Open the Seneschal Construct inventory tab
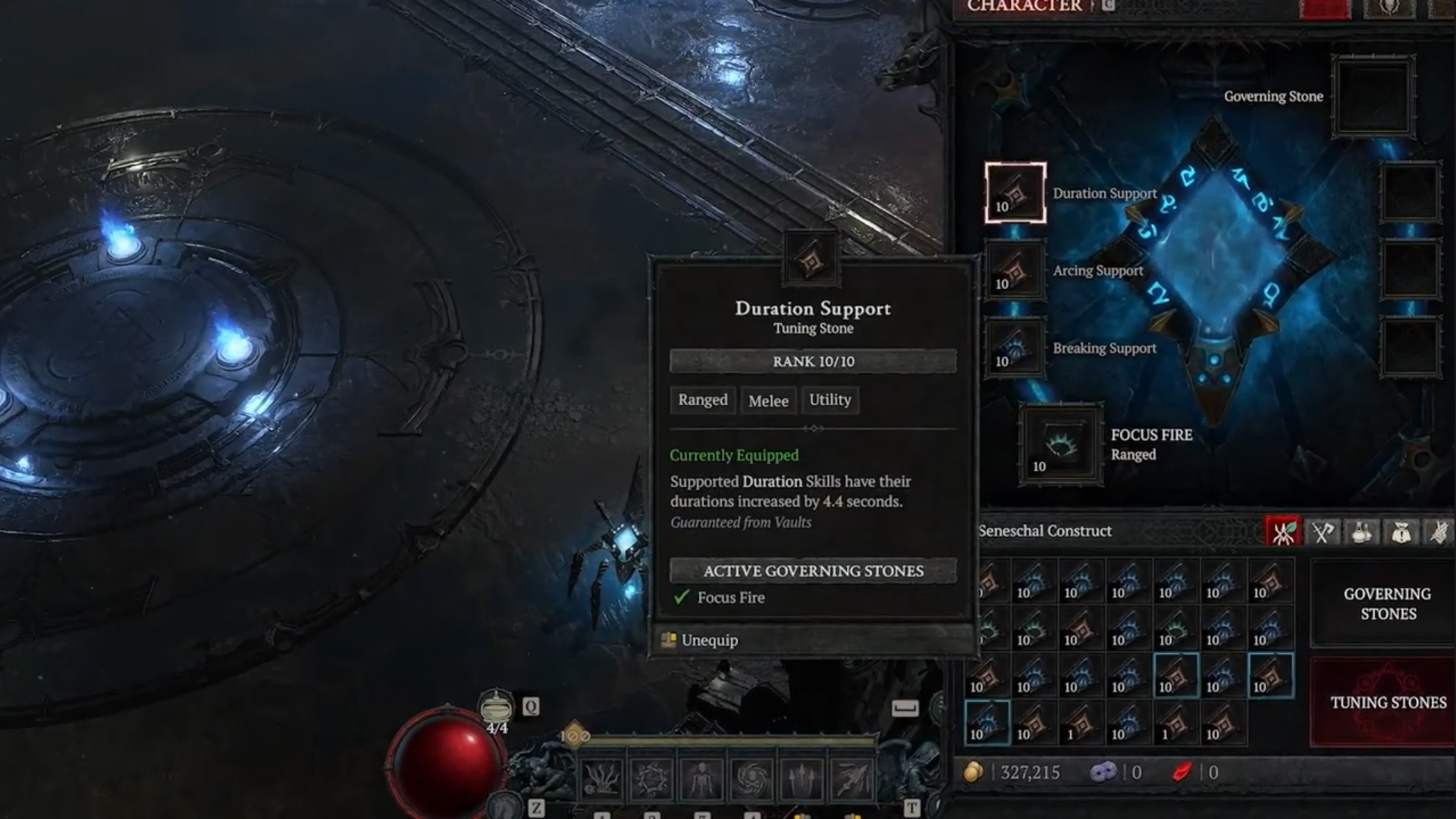 point(1282,532)
